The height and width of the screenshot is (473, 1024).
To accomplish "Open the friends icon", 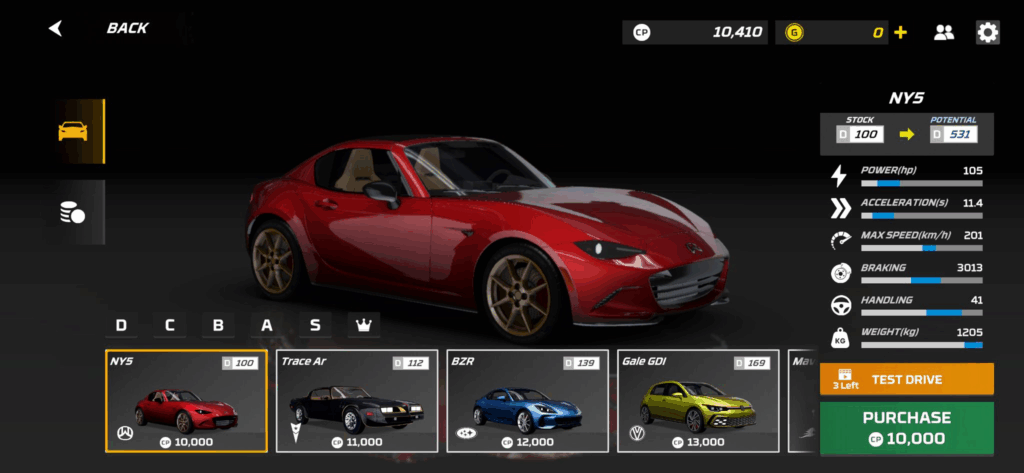I will point(944,32).
